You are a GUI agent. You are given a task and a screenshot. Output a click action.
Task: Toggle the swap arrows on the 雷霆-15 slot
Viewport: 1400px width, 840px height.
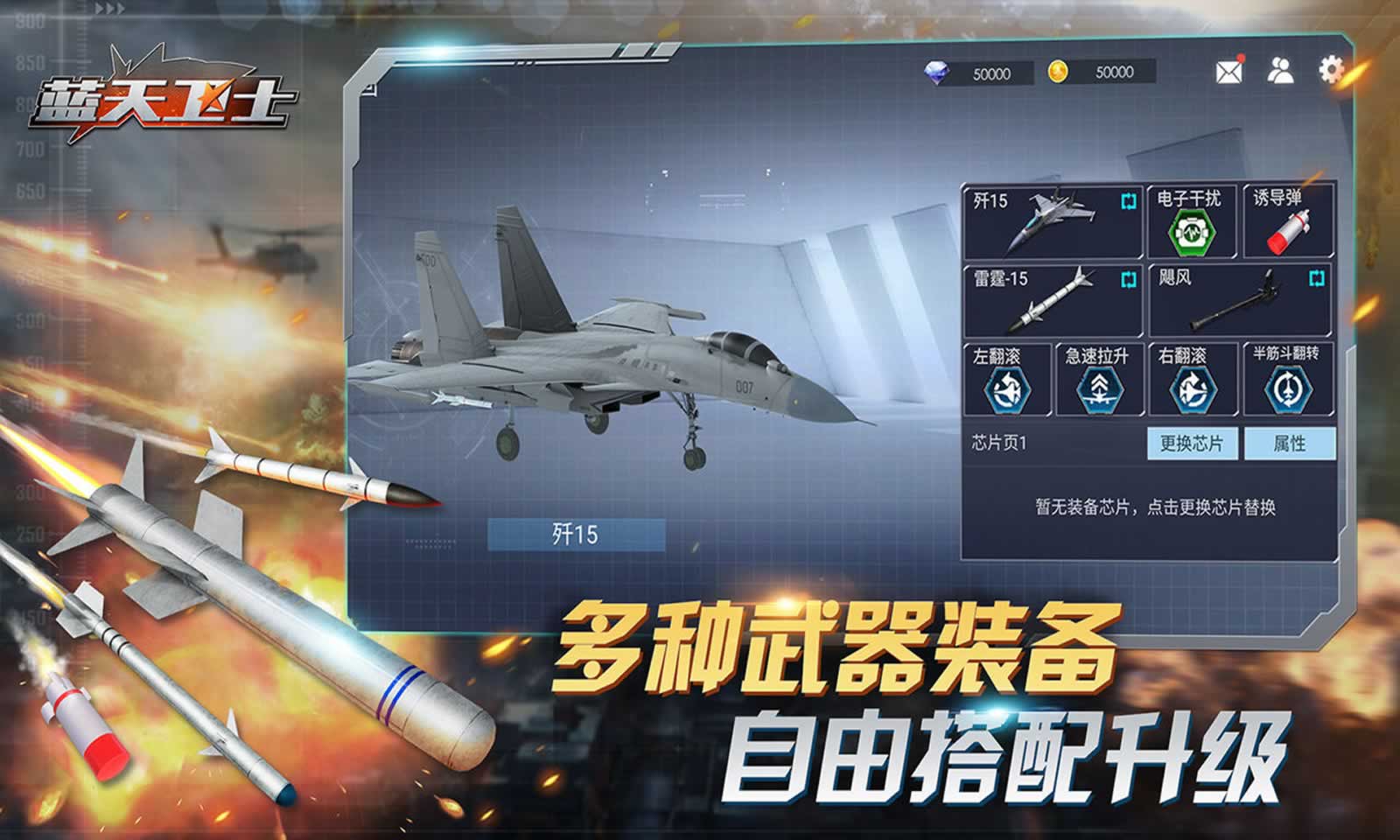pyautogui.click(x=1127, y=278)
